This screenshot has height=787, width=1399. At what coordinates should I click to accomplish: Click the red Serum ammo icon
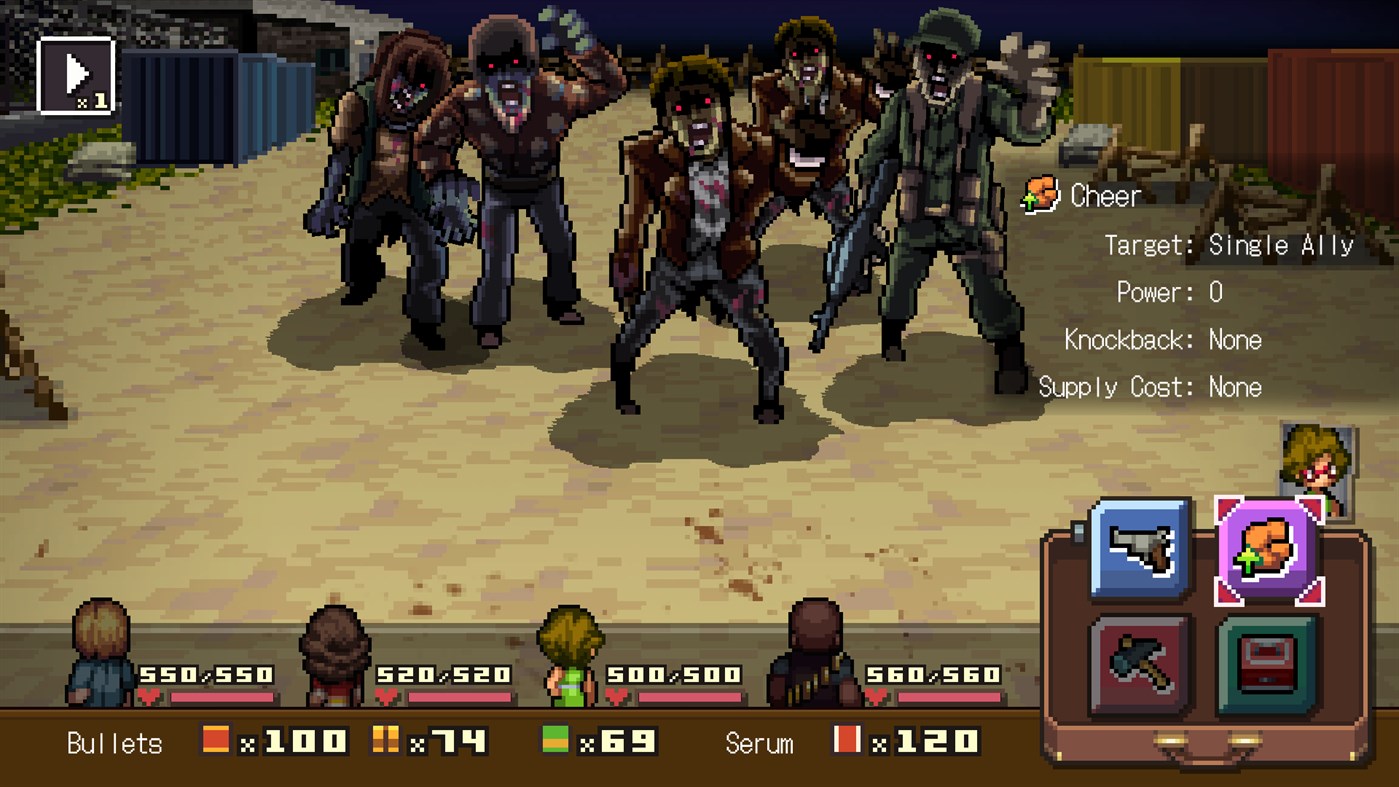(846, 742)
